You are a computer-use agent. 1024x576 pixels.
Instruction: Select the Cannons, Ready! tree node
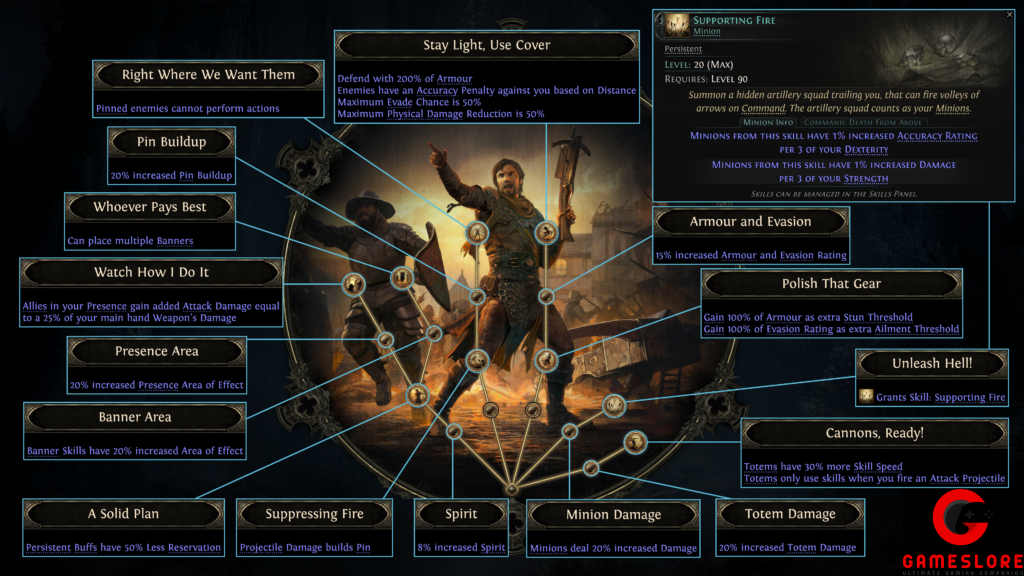coord(635,441)
